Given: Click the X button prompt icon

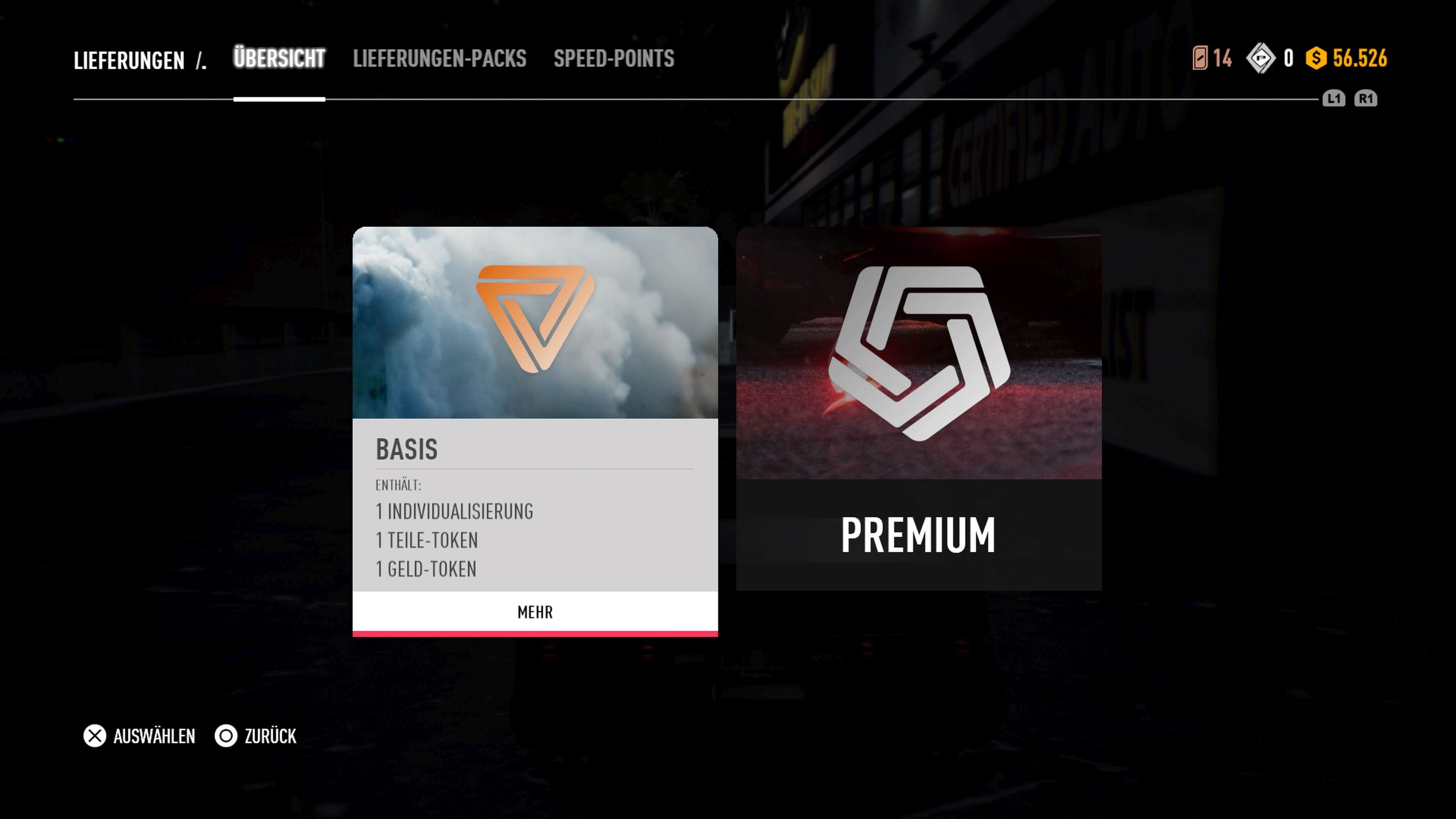Looking at the screenshot, I should [x=94, y=736].
